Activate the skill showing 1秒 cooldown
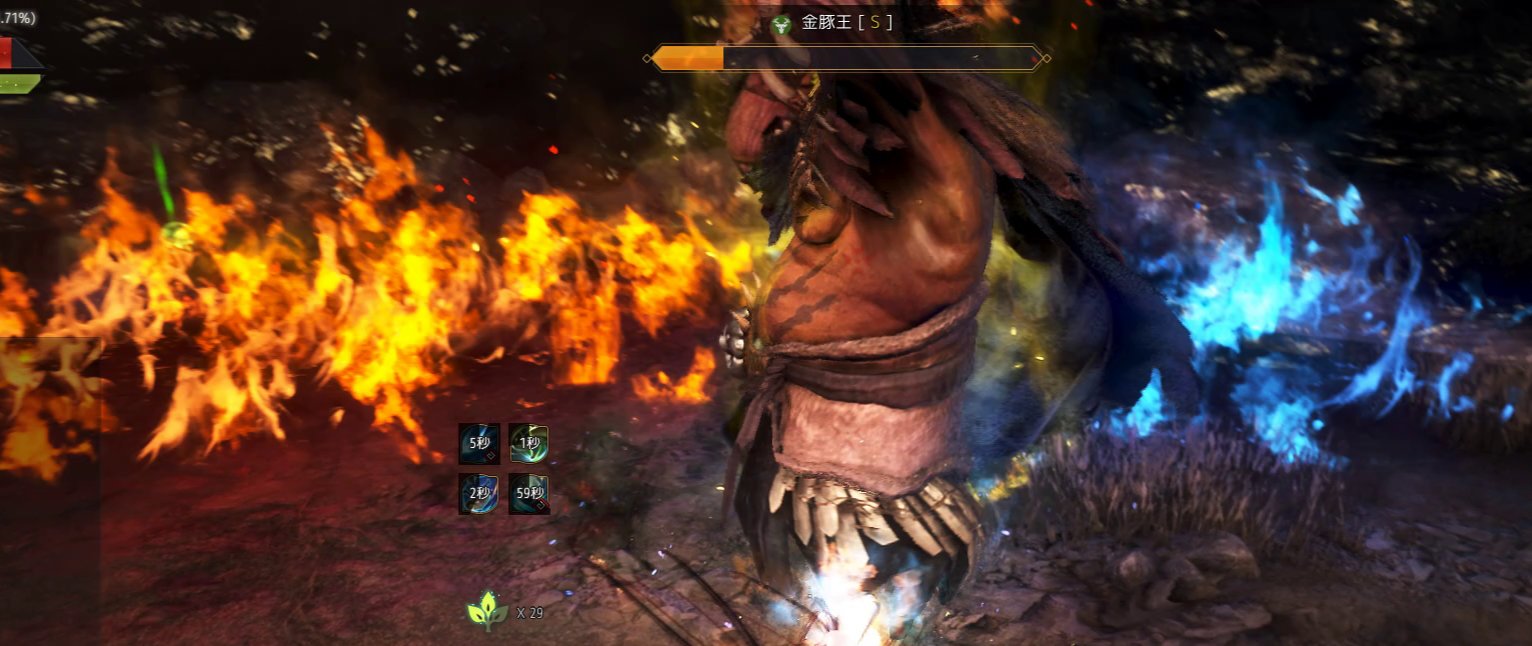 point(528,444)
